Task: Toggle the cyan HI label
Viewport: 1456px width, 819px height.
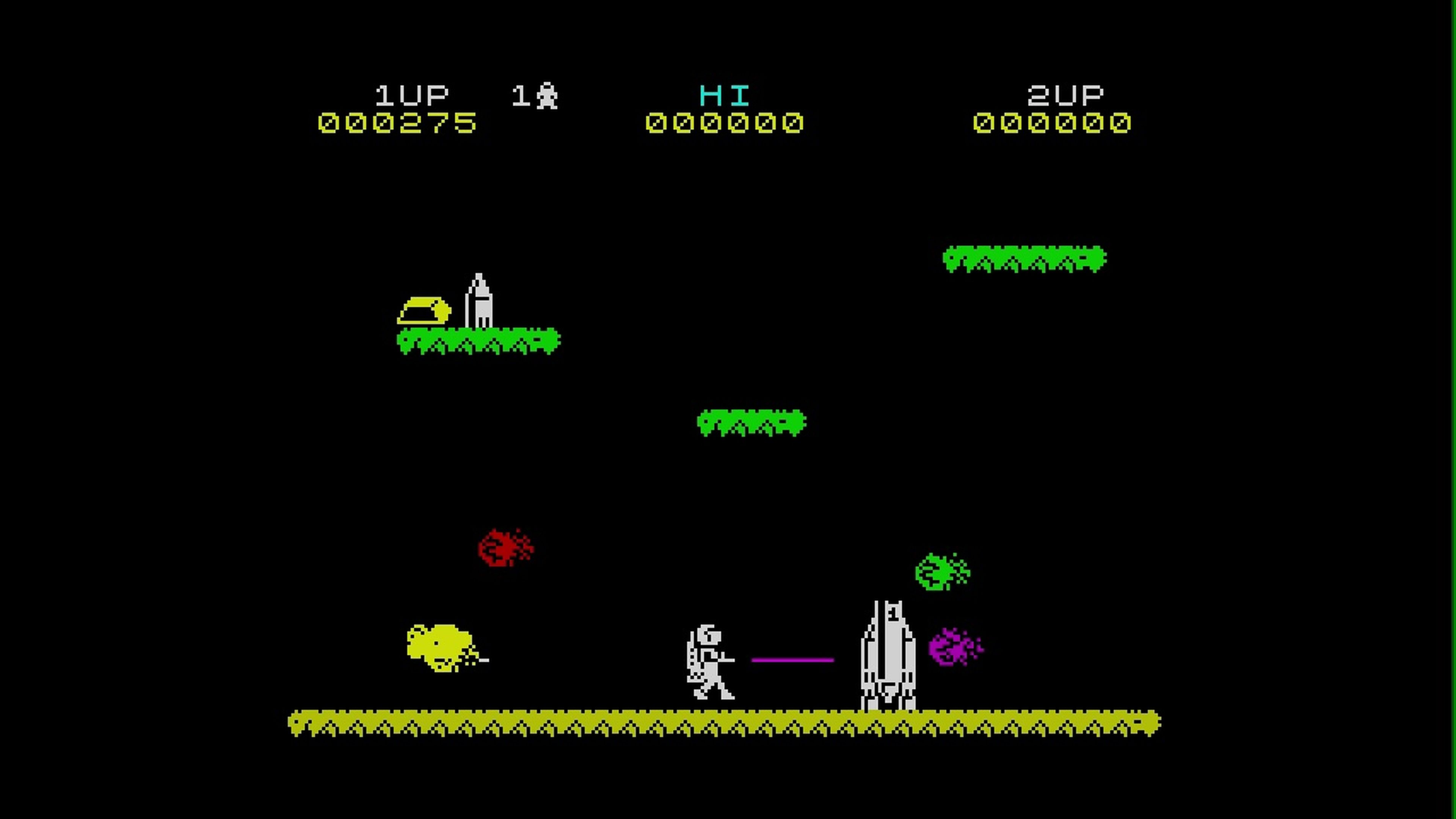Action: 724,95
